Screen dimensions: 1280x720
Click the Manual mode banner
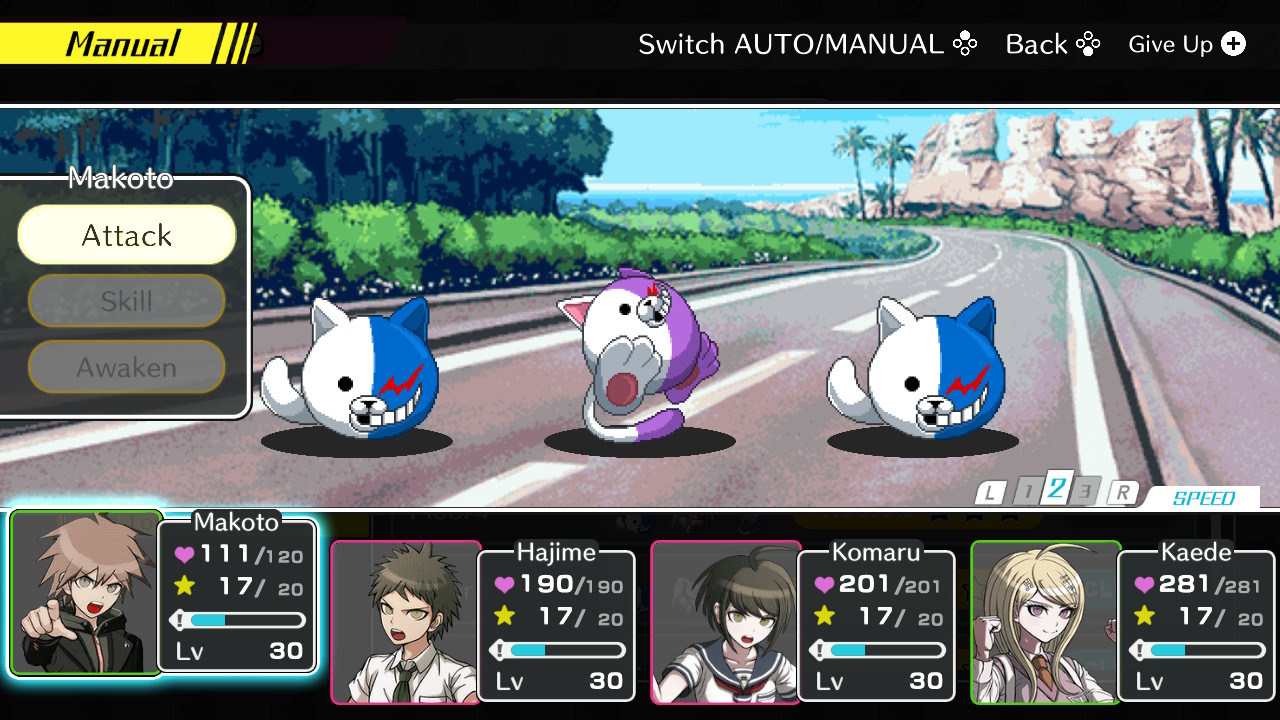click(x=119, y=43)
